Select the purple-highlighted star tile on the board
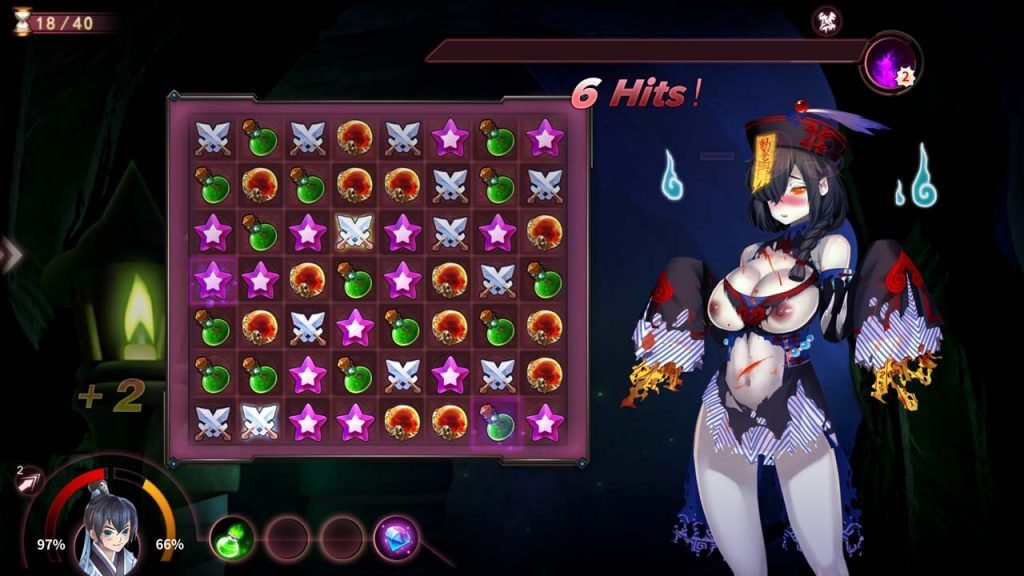The height and width of the screenshot is (576, 1024). coord(213,280)
